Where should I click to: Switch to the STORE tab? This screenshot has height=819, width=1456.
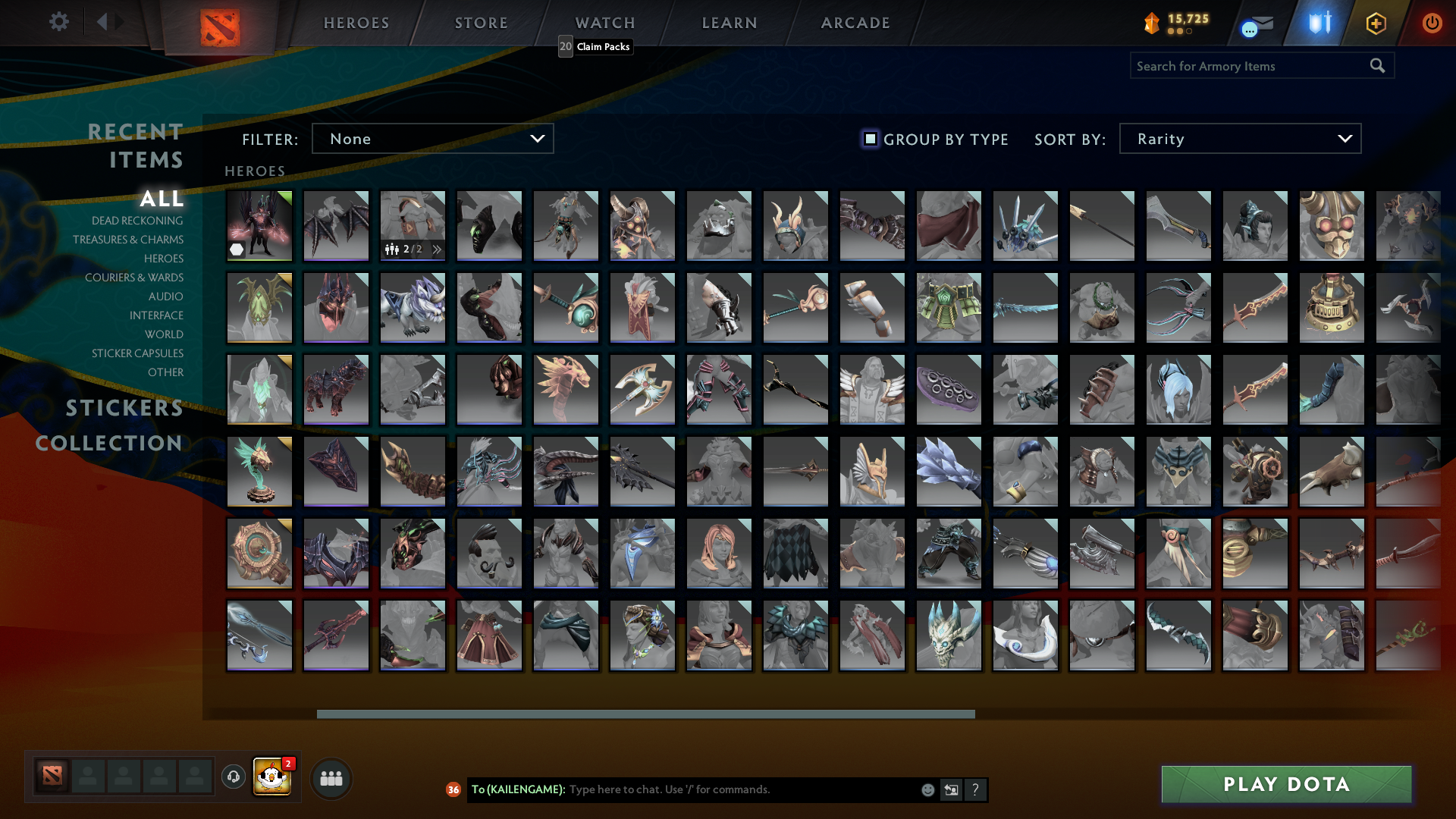pyautogui.click(x=480, y=23)
